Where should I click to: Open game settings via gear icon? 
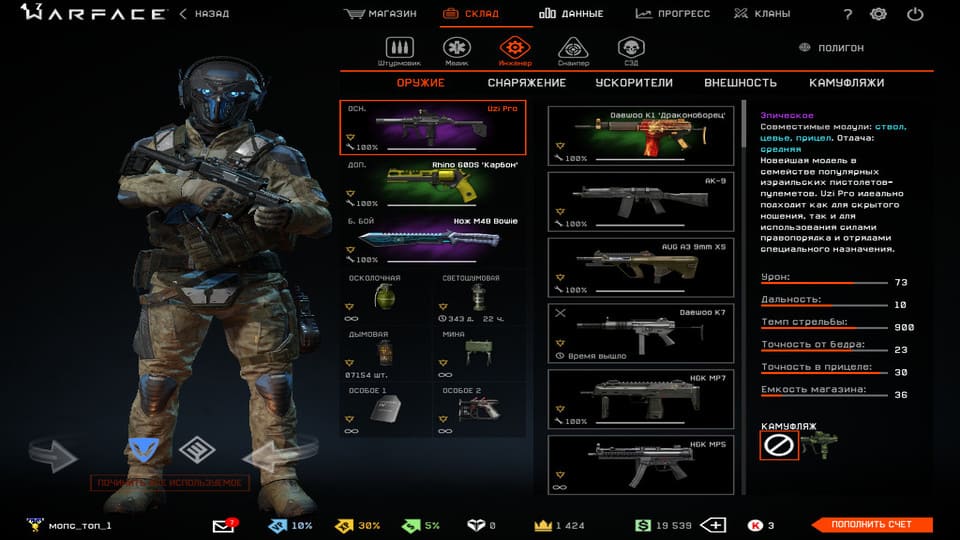[x=878, y=14]
